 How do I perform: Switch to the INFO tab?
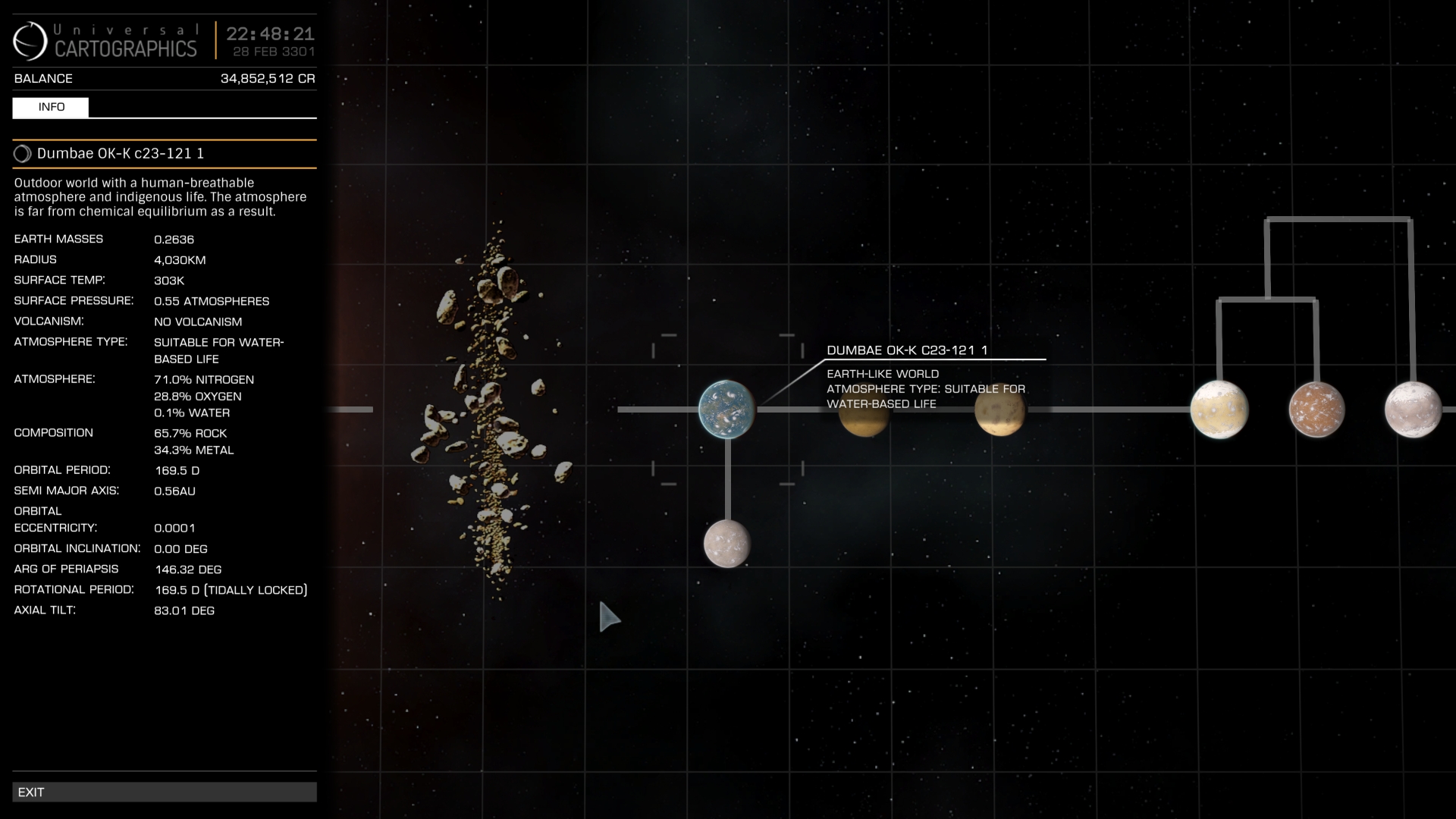tap(51, 108)
